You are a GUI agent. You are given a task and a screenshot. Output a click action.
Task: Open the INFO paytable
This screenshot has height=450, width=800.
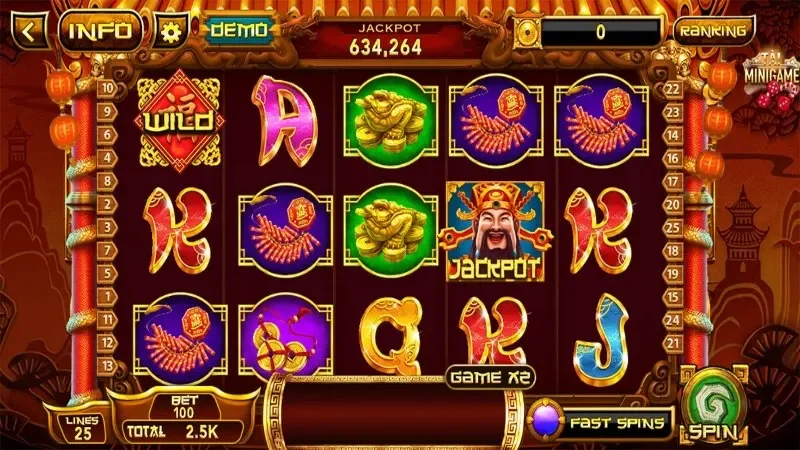[x=99, y=30]
